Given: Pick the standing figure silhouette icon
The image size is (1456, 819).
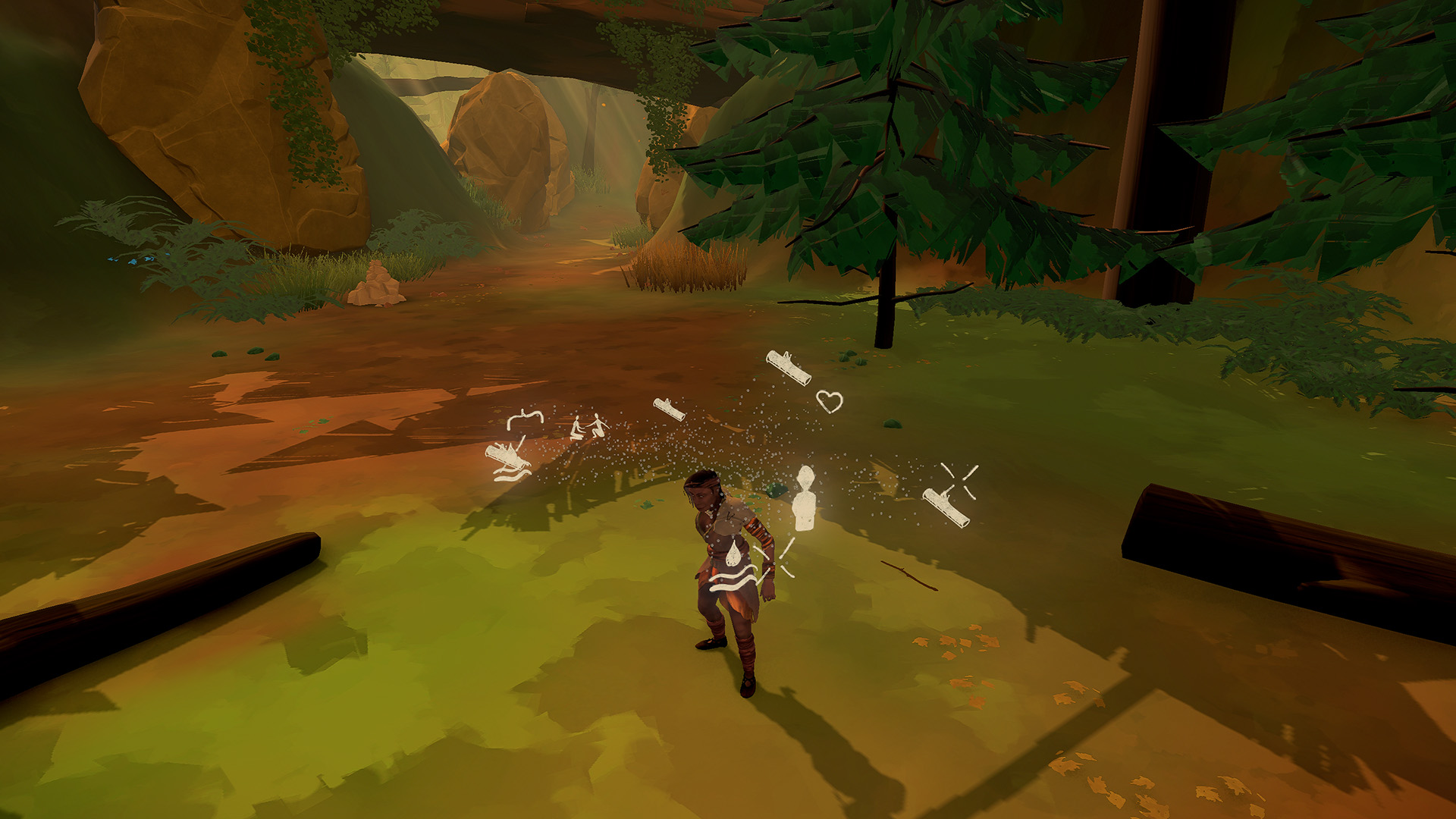Looking at the screenshot, I should click(x=804, y=498).
